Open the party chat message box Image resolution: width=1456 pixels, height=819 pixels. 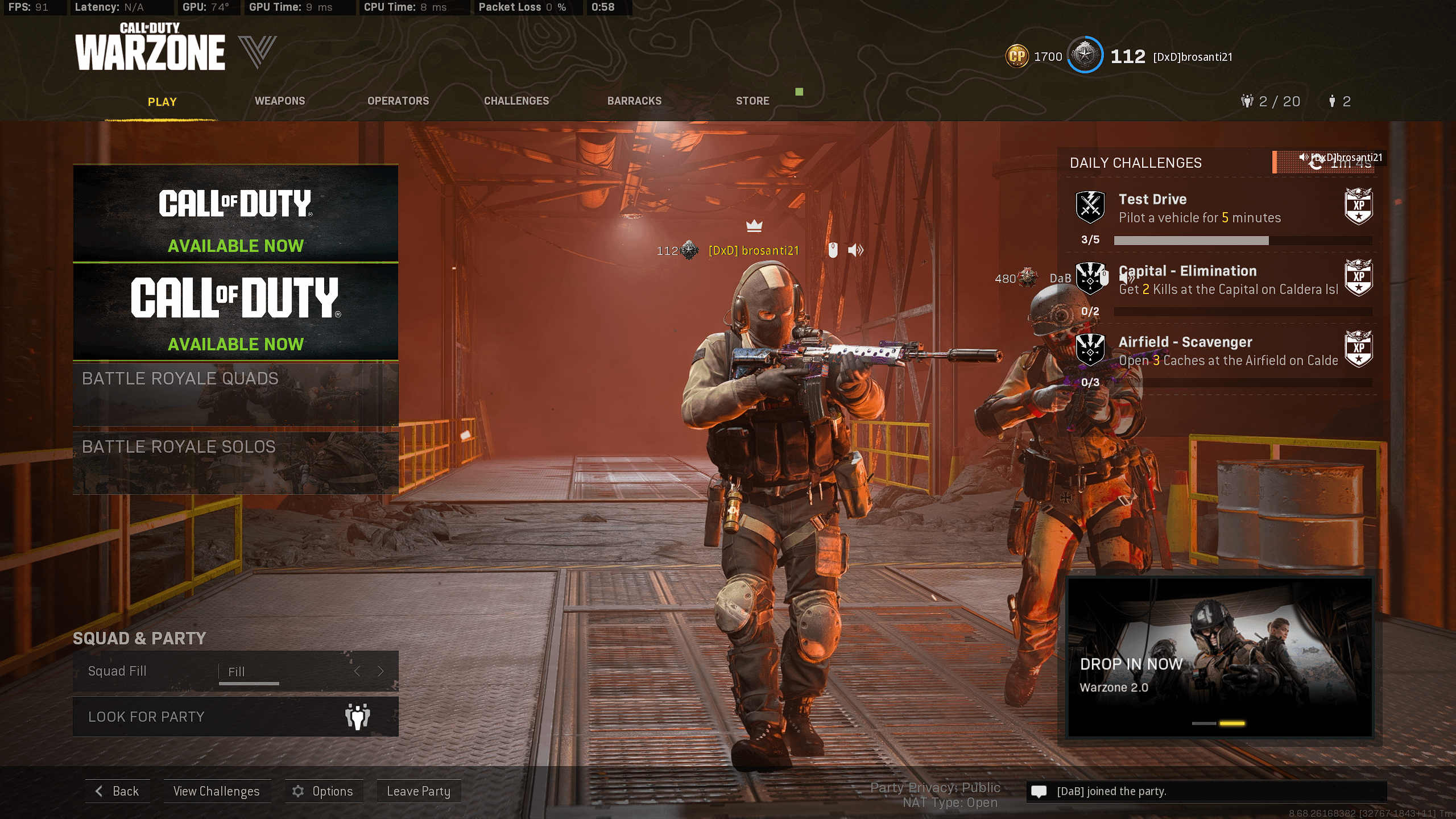click(x=1206, y=791)
